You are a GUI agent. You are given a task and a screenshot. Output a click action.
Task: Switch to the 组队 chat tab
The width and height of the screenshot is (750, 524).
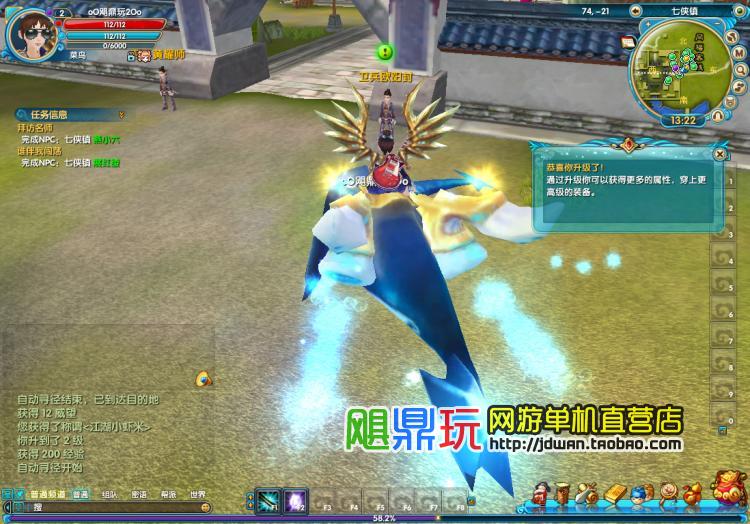pyautogui.click(x=109, y=495)
